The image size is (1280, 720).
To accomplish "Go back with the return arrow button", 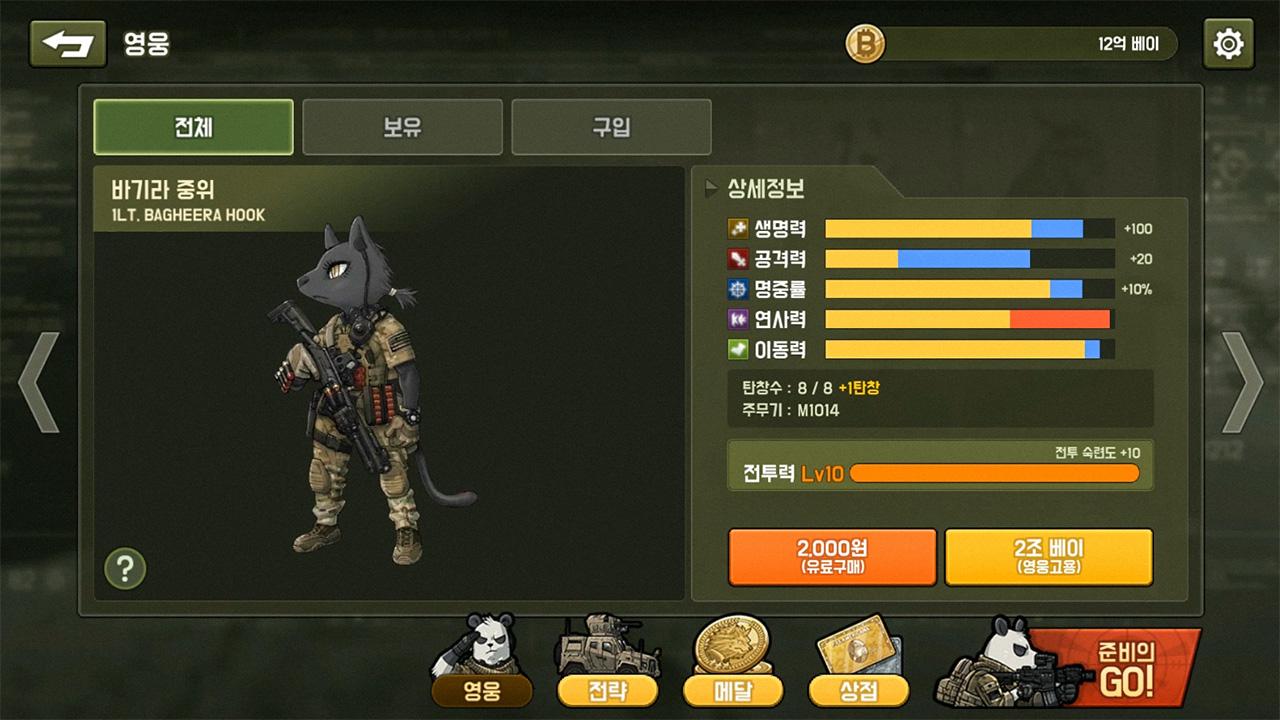I will (68, 44).
